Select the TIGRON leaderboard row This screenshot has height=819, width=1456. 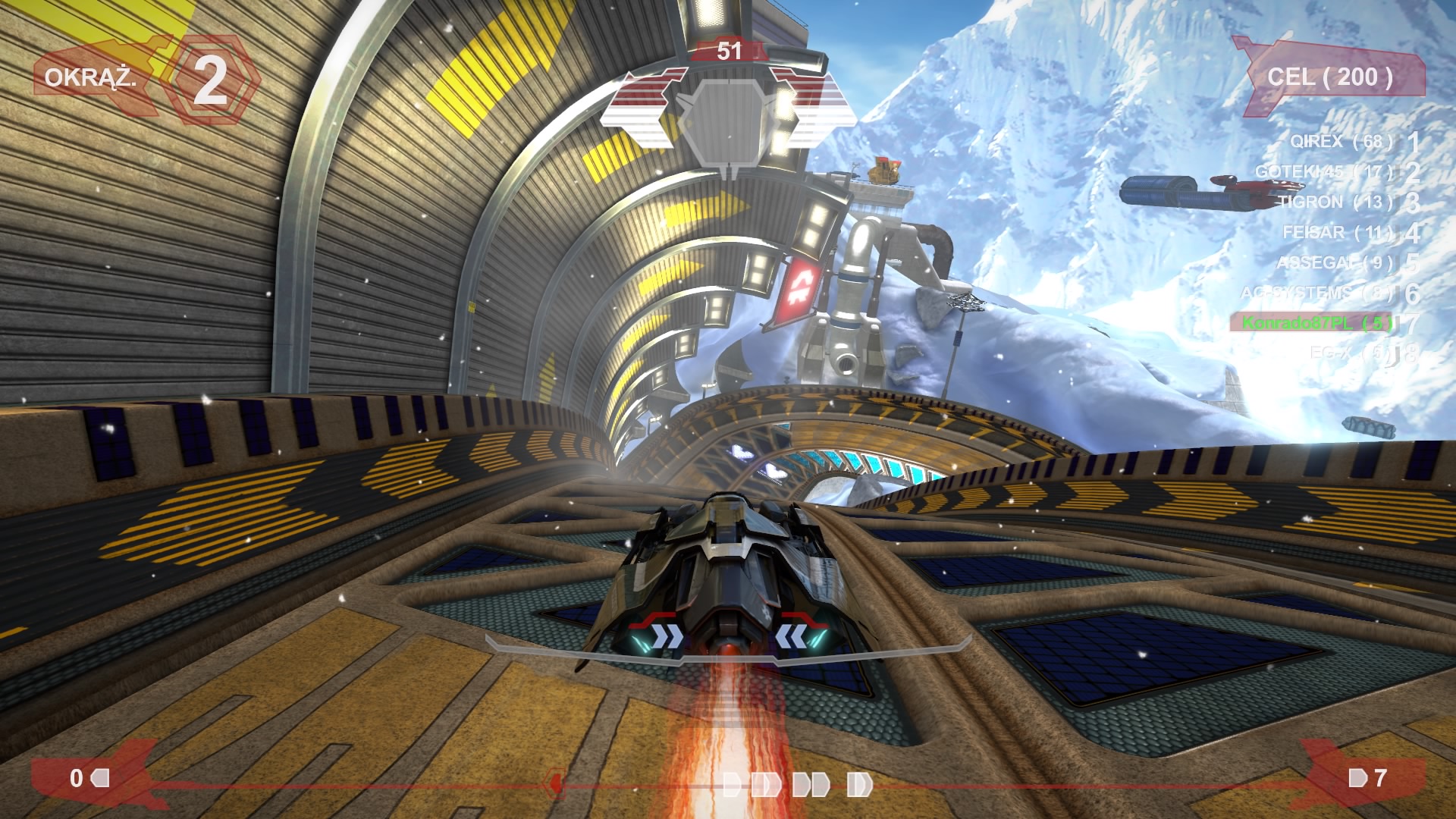(x=1335, y=202)
